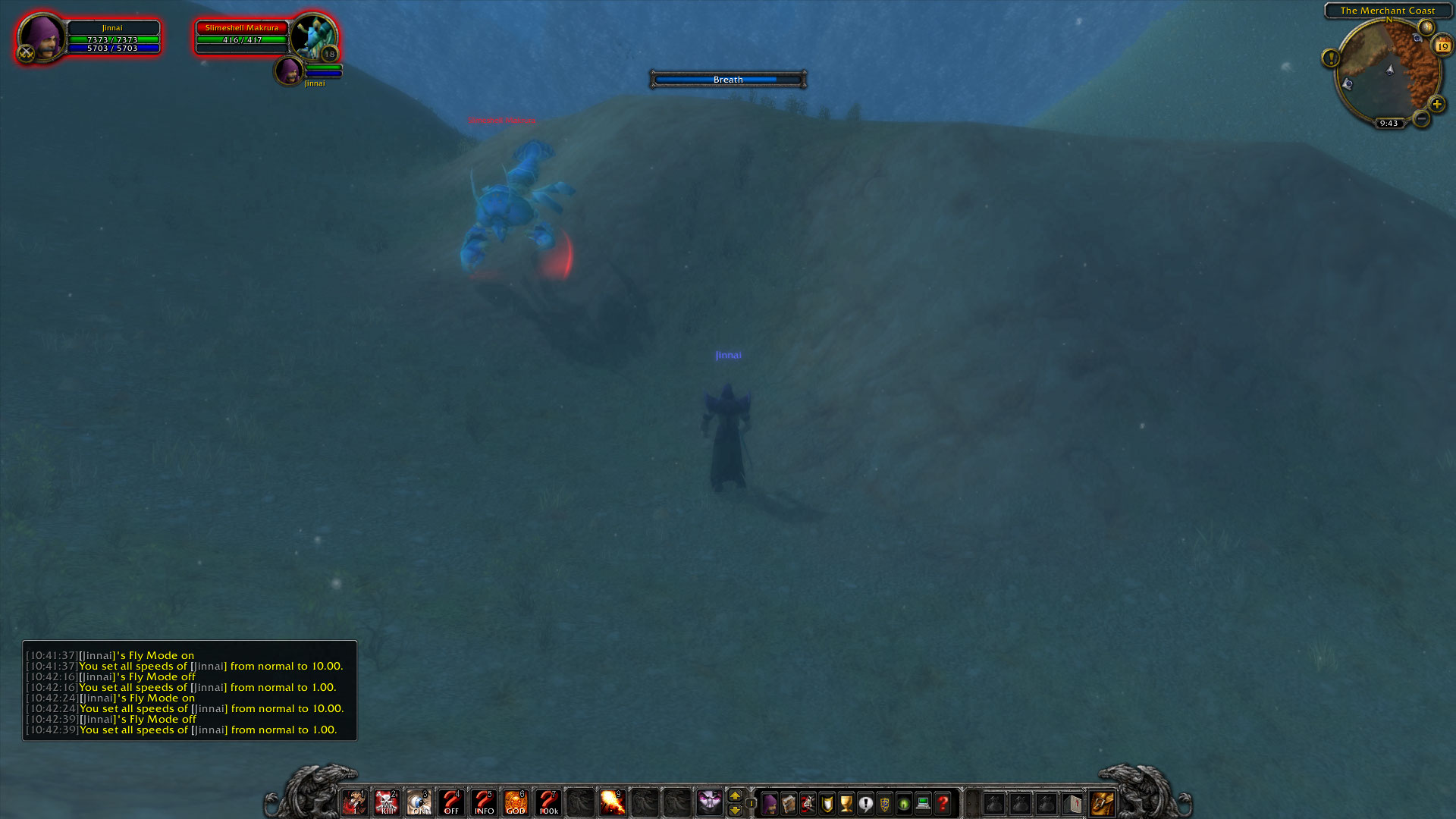Zoom in the minimap with the plus button

[x=1436, y=105]
